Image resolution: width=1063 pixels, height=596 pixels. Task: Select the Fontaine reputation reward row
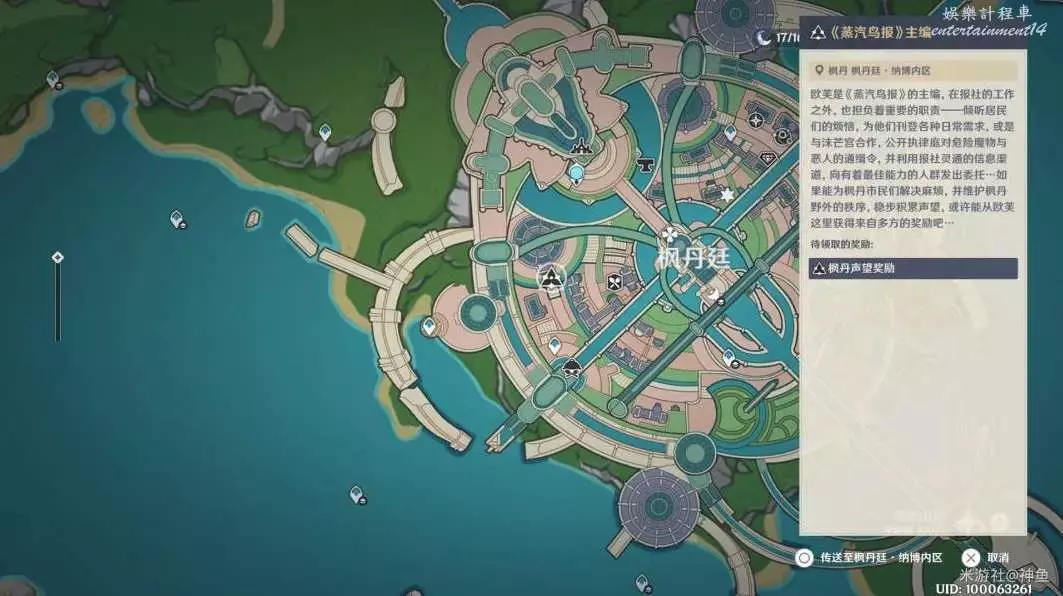913,268
